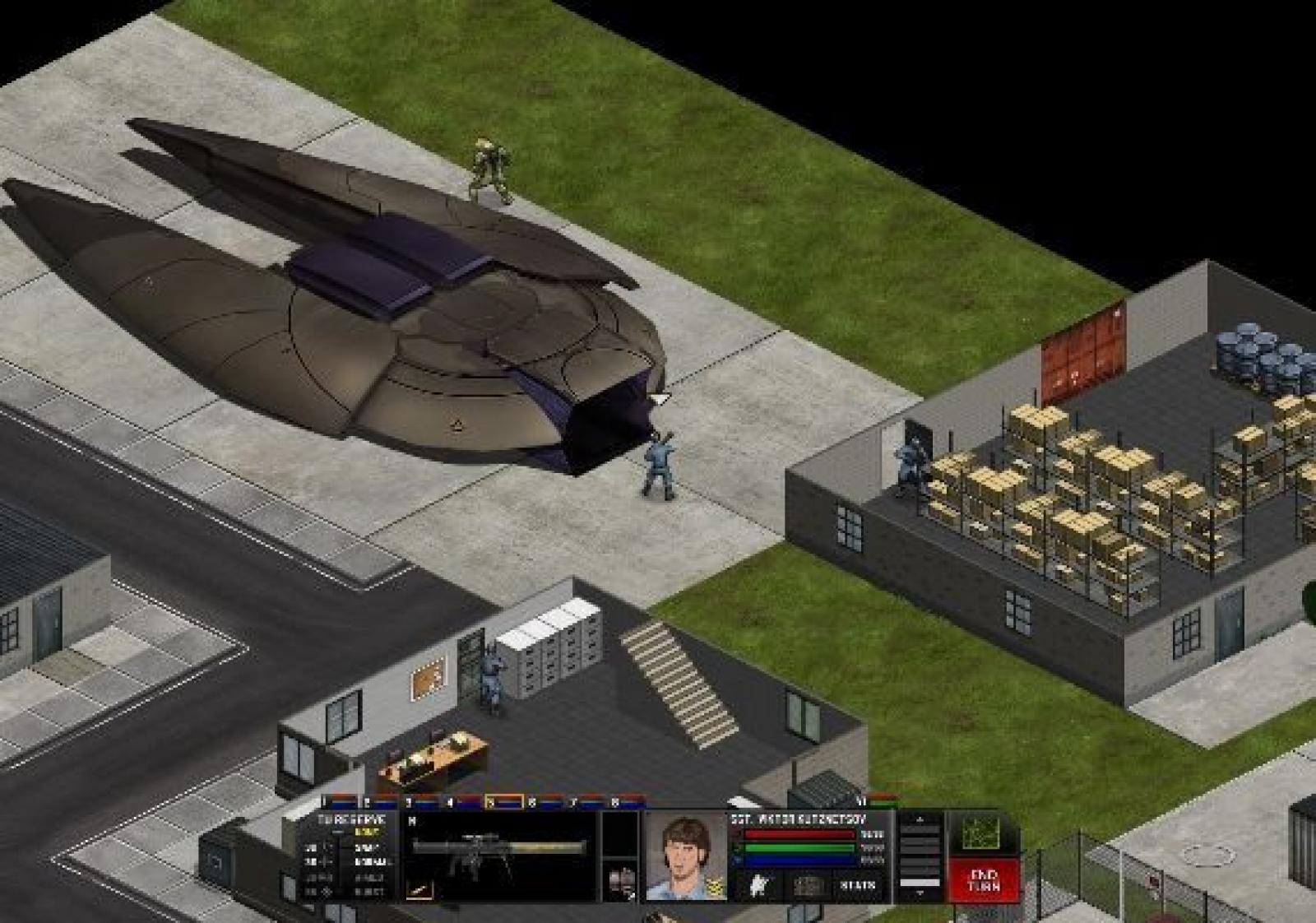Open the tactical minimap
1316x923 pixels.
(981, 834)
